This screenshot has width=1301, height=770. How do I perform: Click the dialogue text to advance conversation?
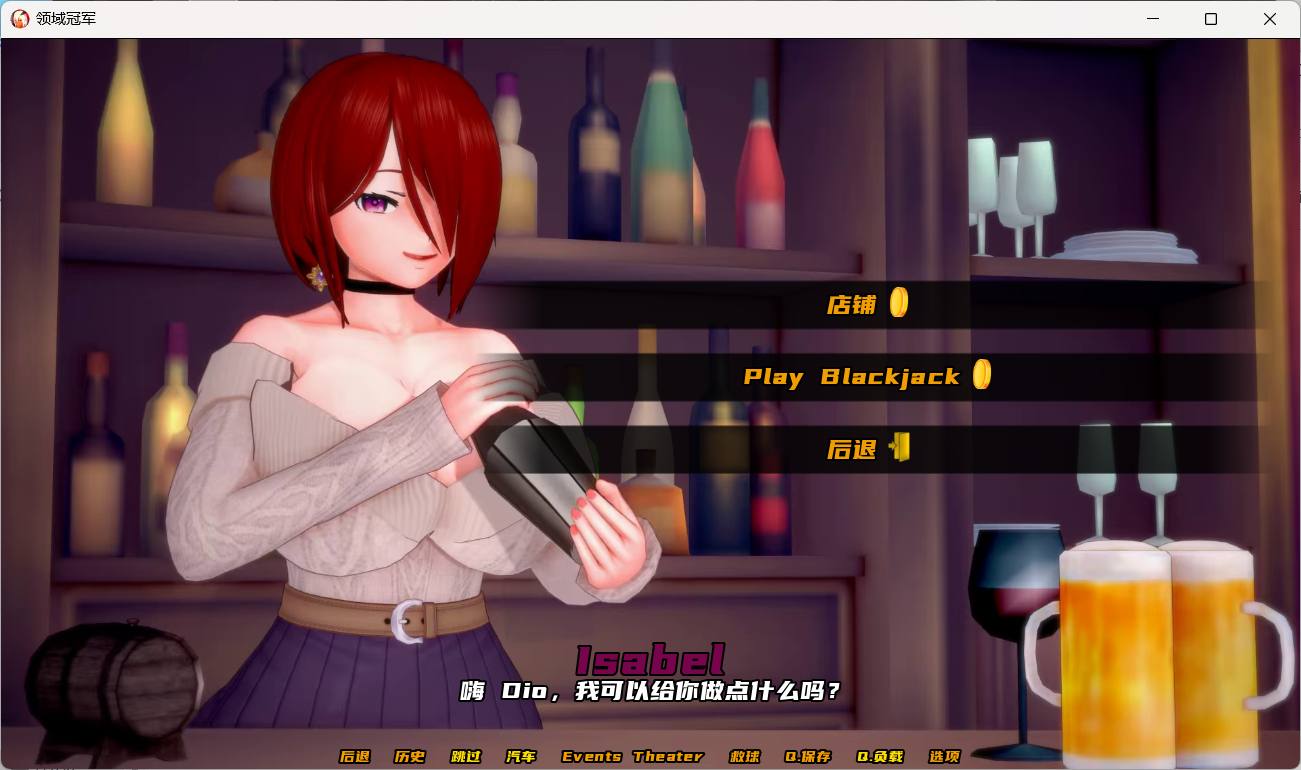tap(651, 691)
